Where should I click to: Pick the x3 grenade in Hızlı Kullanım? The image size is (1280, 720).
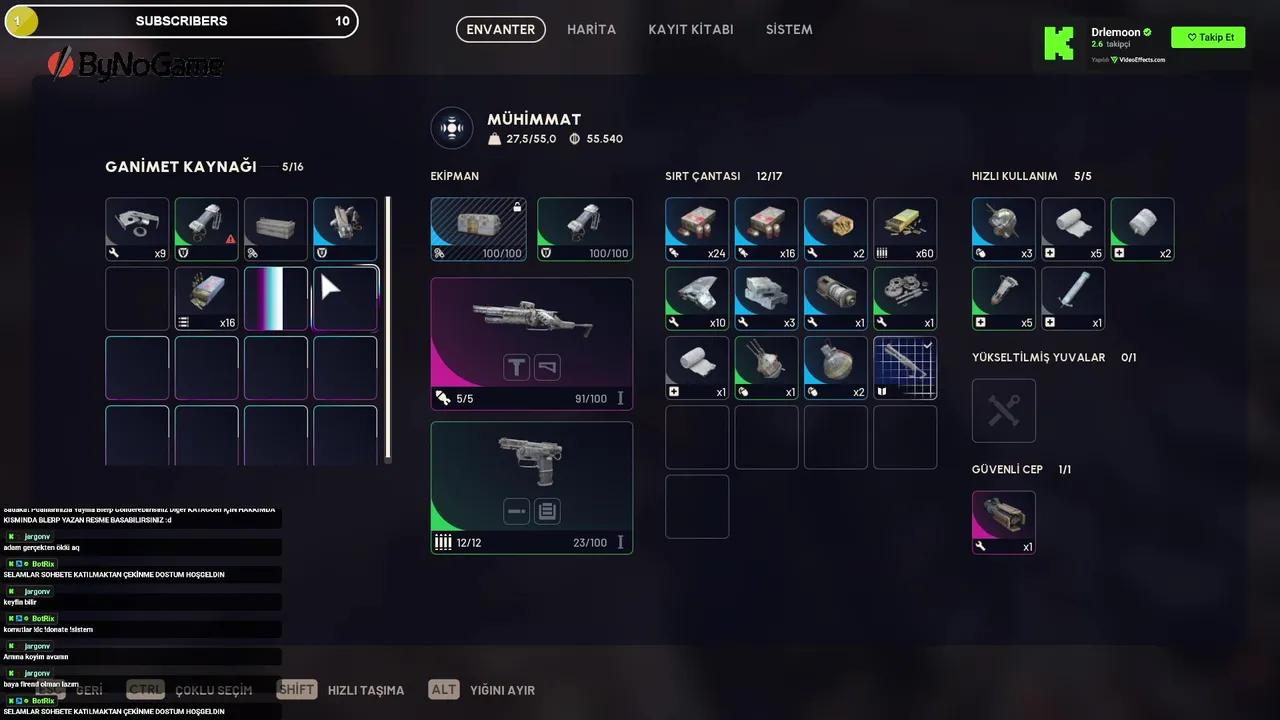tap(1003, 229)
